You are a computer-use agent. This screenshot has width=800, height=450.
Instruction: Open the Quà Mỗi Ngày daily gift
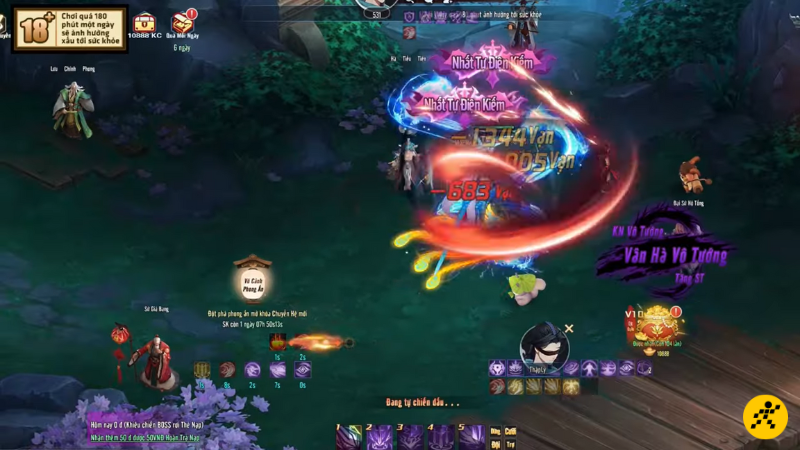[x=182, y=22]
